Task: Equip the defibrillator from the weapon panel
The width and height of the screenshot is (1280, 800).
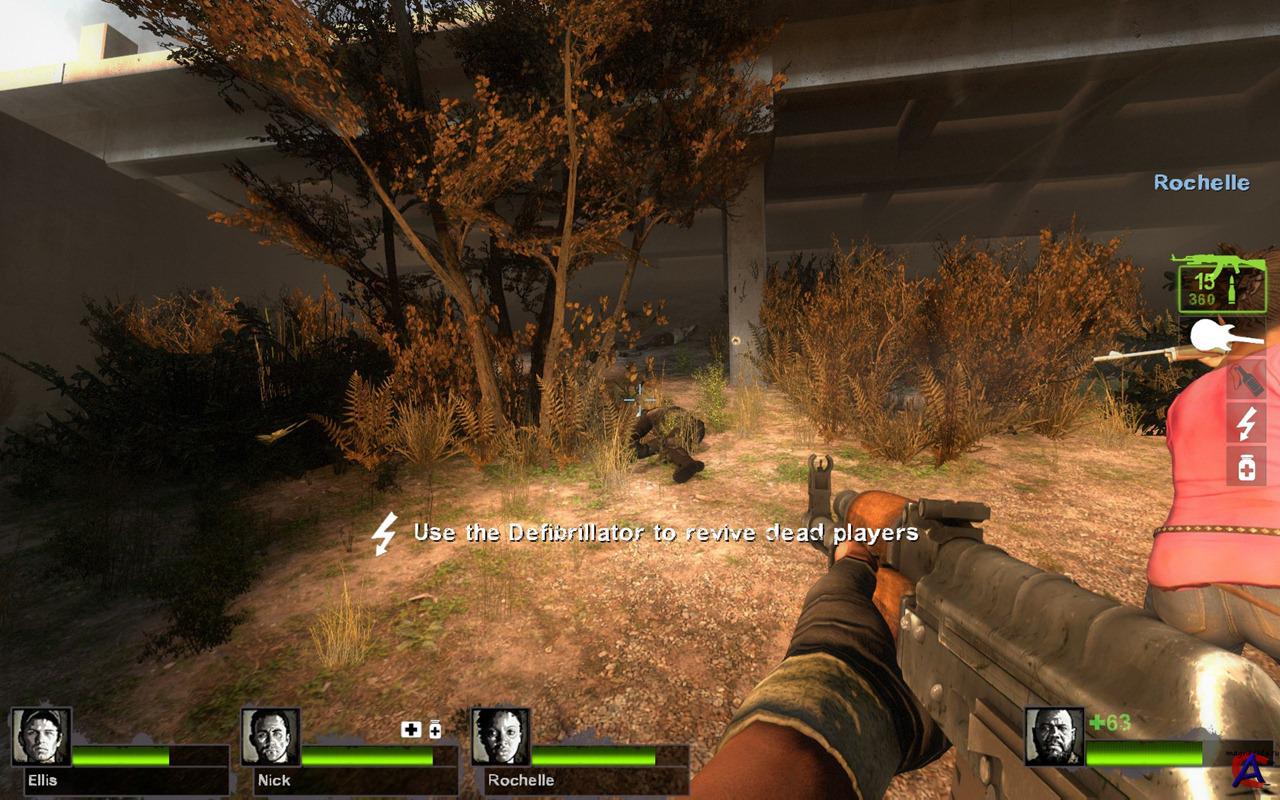Action: [1246, 424]
